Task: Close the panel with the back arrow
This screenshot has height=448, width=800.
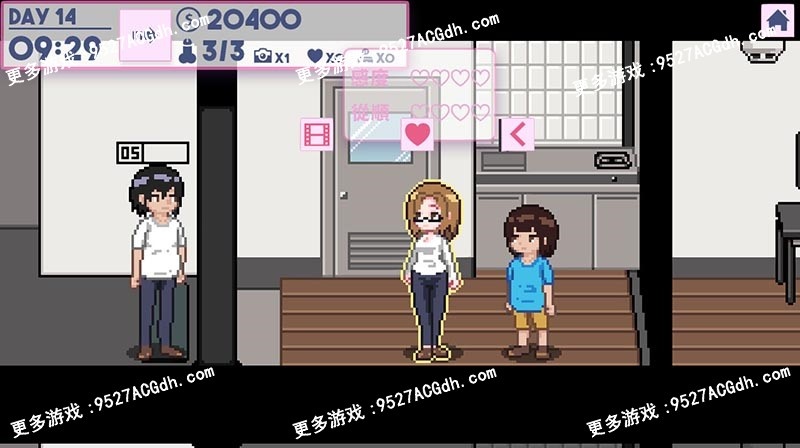Action: tap(517, 133)
